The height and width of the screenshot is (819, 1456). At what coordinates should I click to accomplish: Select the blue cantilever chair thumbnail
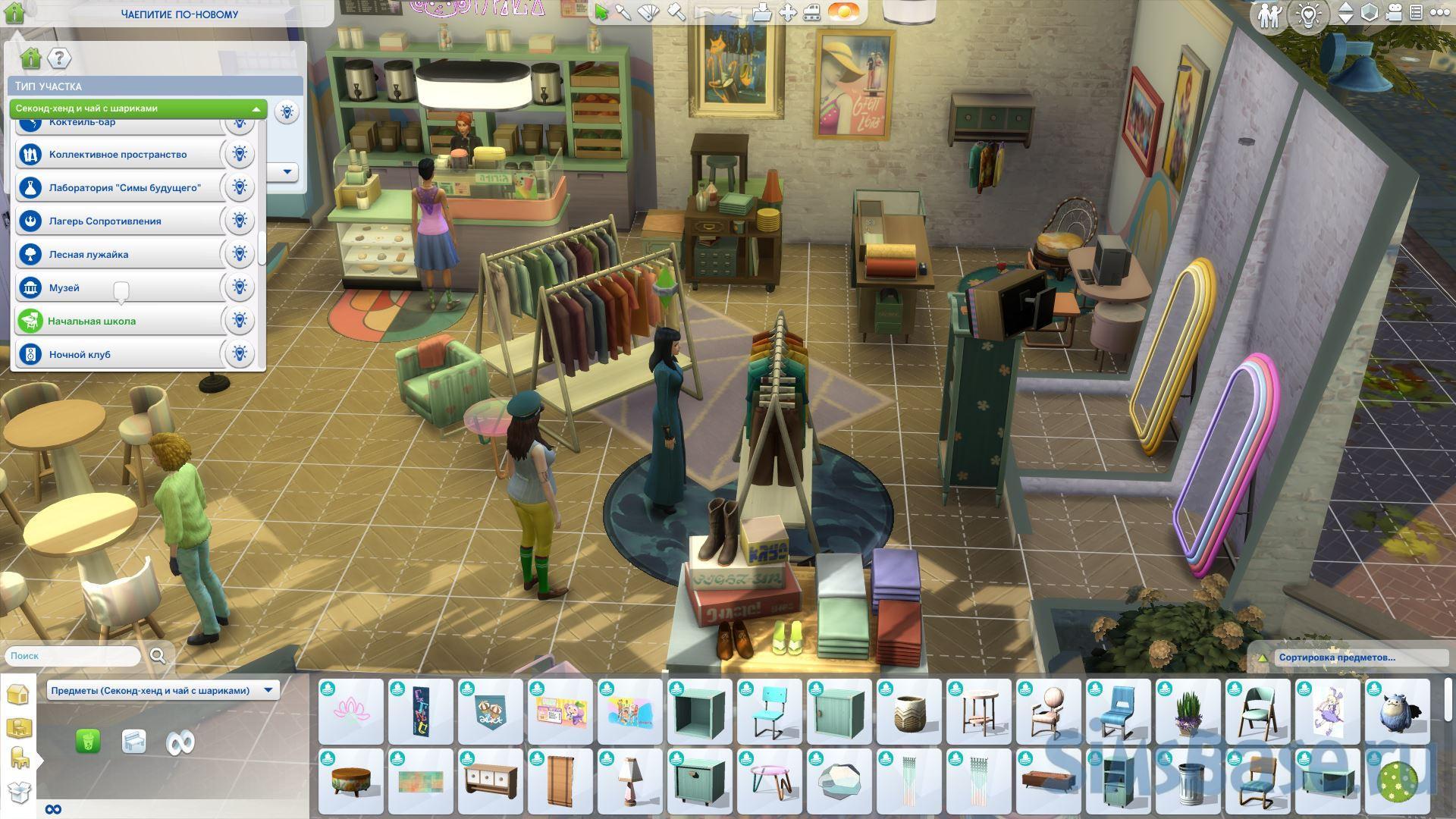[x=1119, y=711]
